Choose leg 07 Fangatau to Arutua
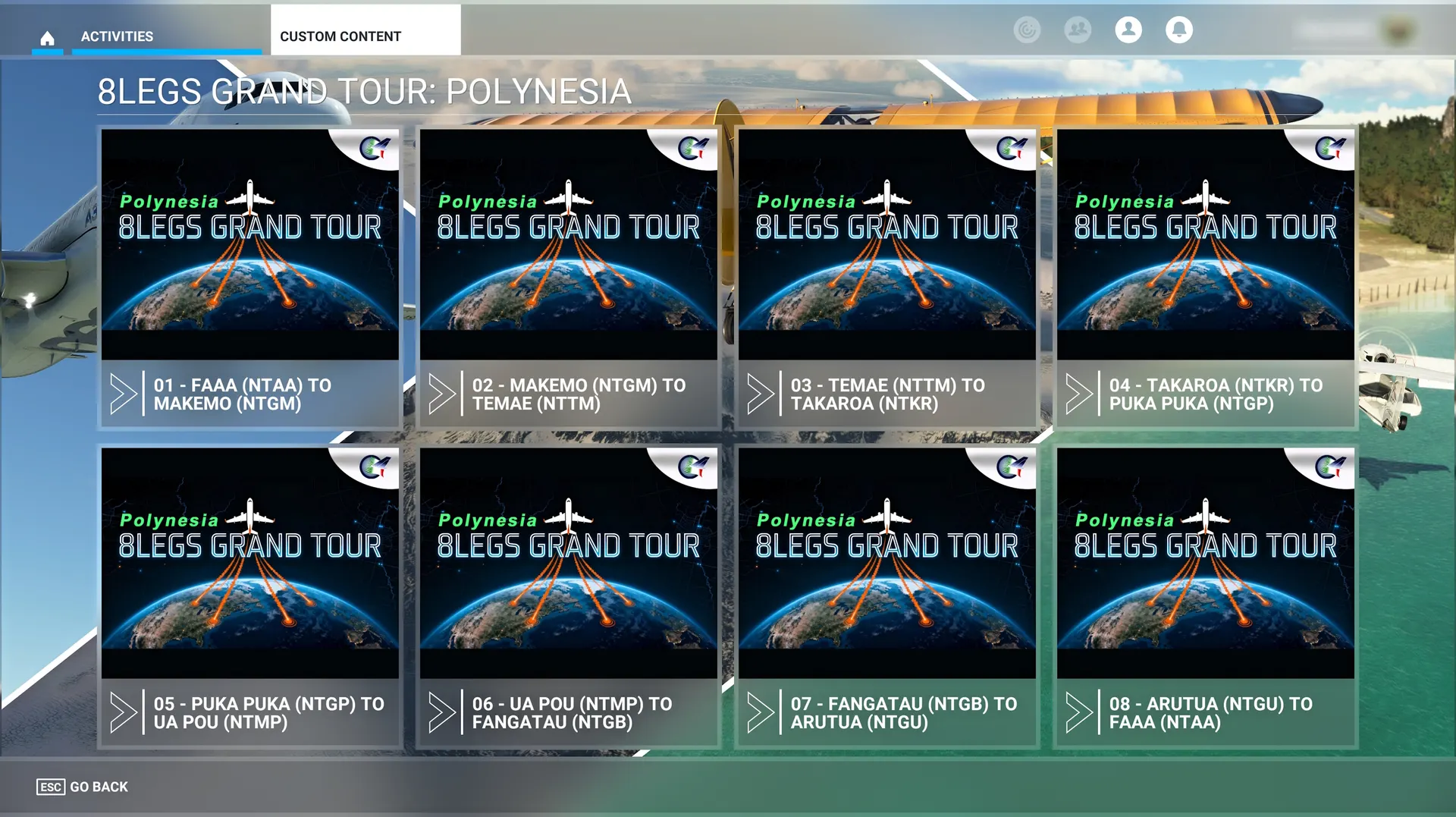This screenshot has height=817, width=1456. tap(886, 596)
